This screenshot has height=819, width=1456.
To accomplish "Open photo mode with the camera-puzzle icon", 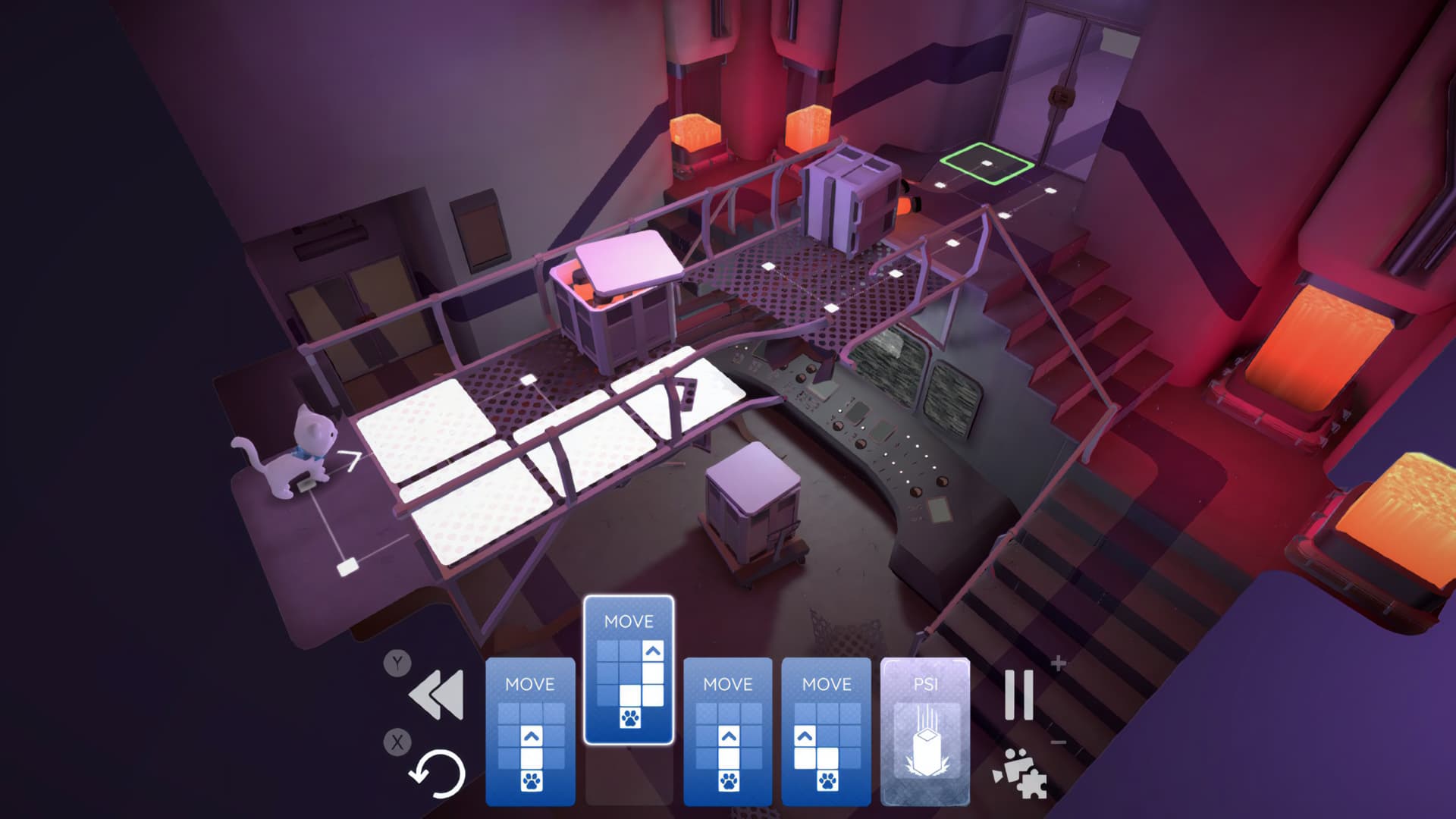I will click(1021, 773).
